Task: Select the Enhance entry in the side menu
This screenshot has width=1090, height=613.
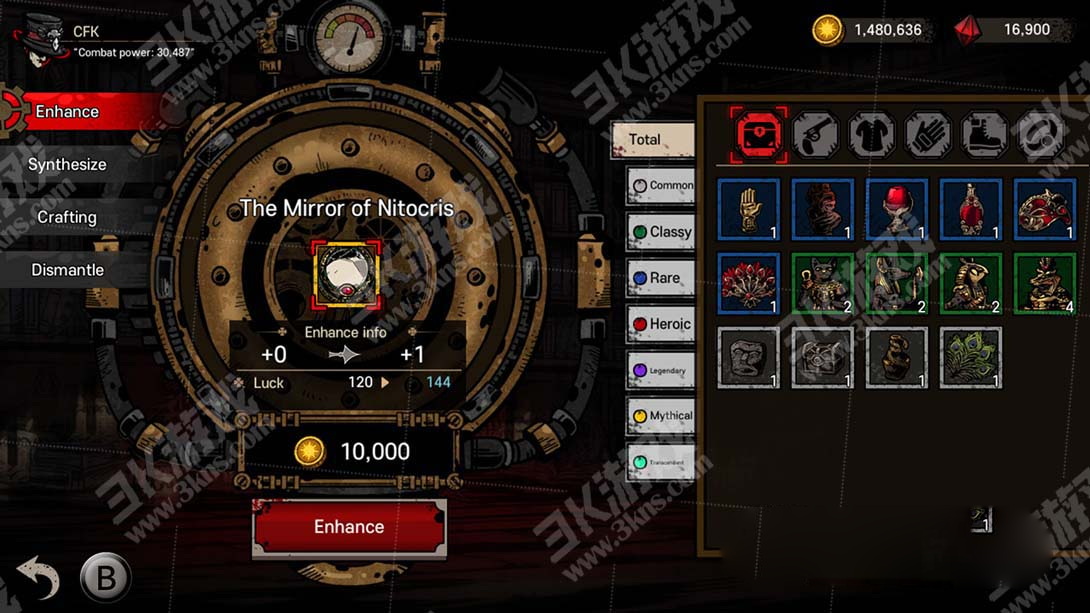Action: coord(67,112)
